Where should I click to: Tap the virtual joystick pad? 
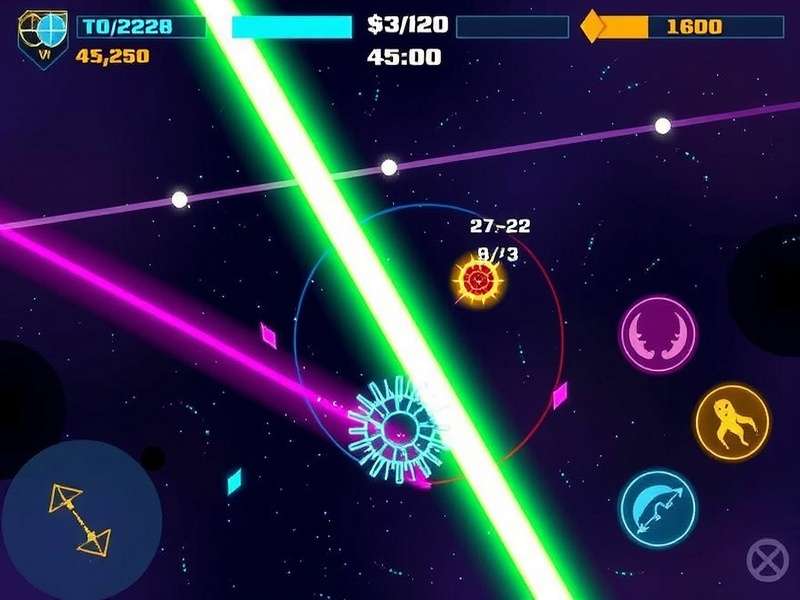point(82,520)
